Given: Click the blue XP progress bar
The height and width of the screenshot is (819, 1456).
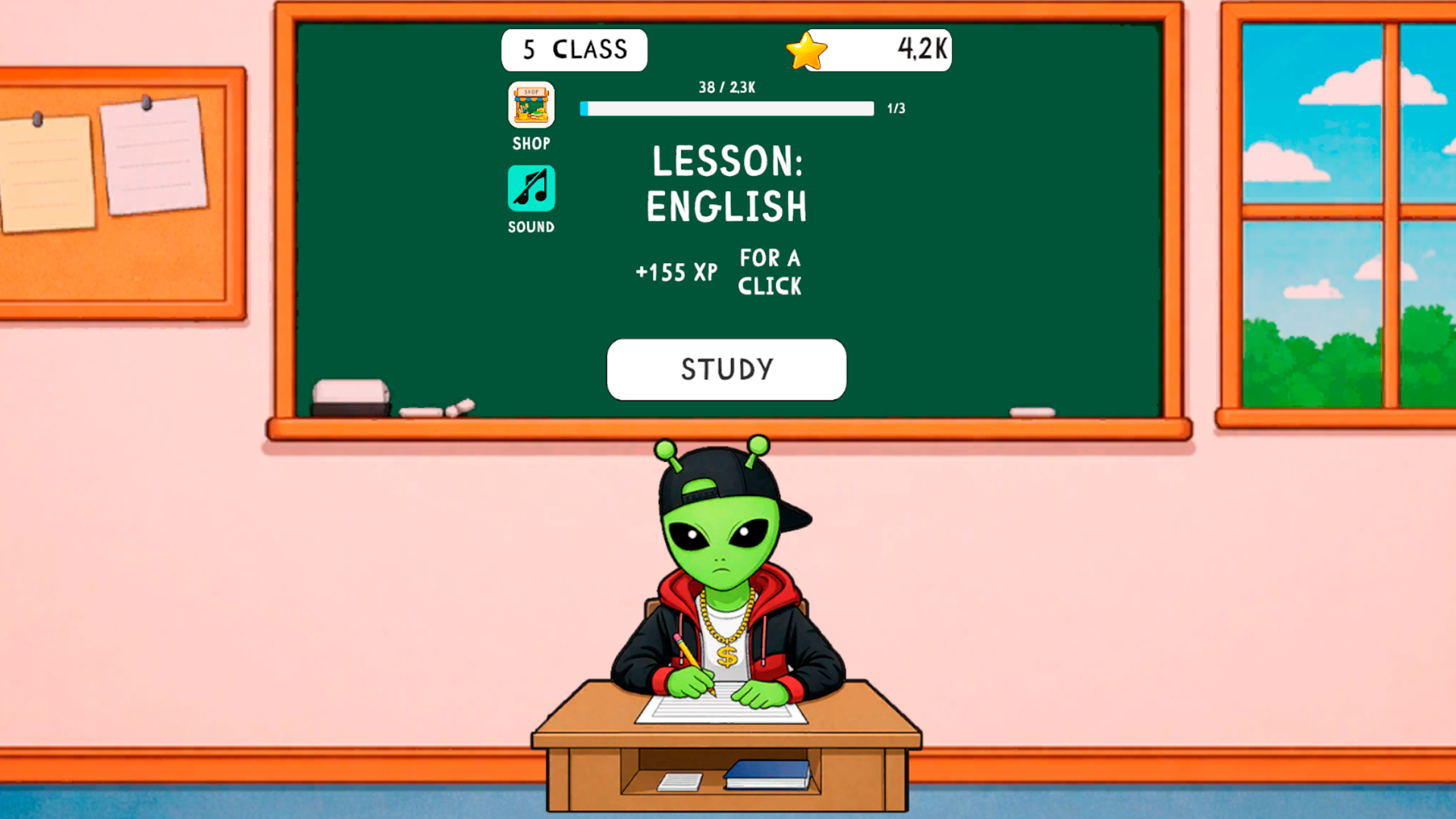Looking at the screenshot, I should (x=726, y=108).
